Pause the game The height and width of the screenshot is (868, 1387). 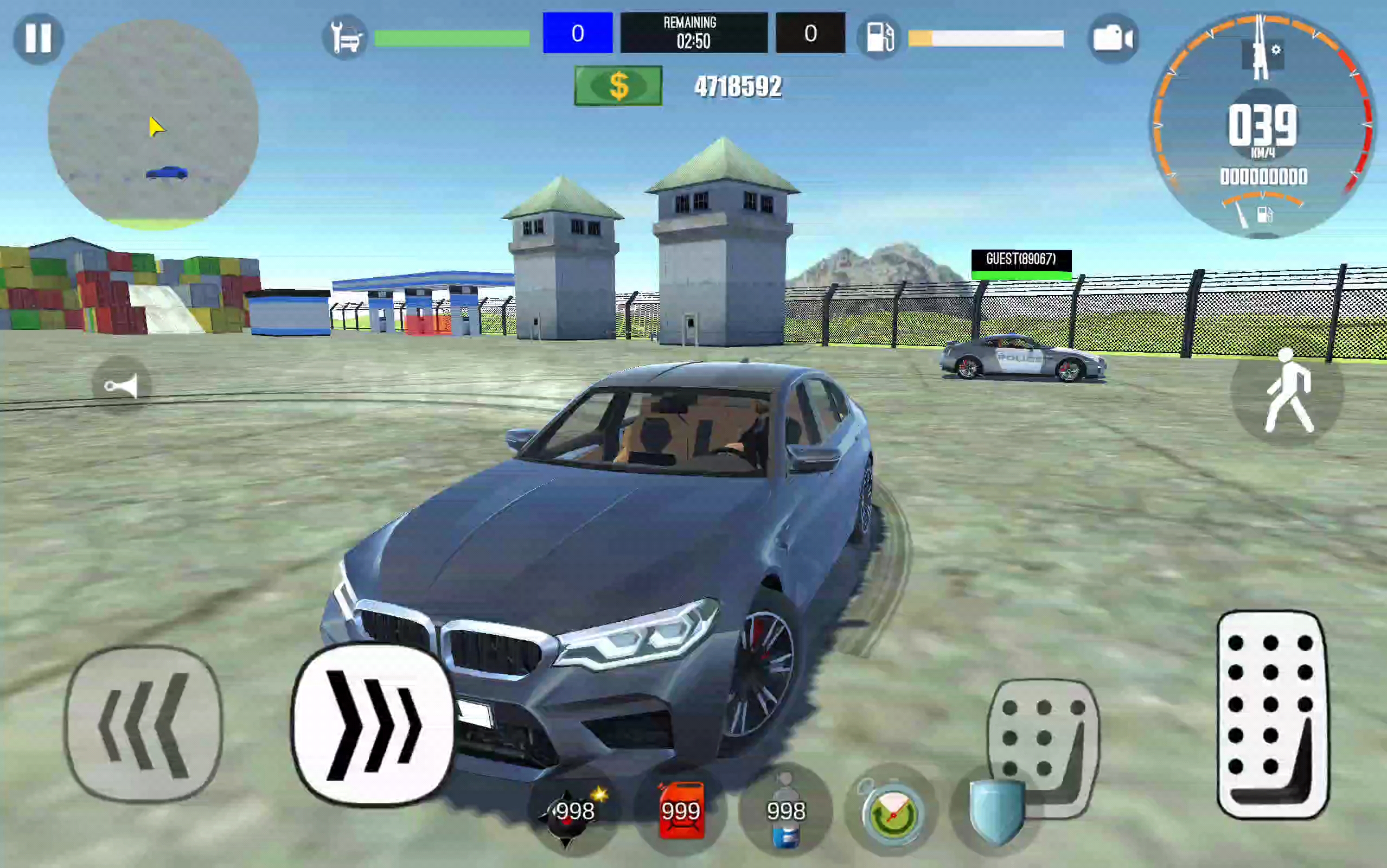(x=39, y=39)
